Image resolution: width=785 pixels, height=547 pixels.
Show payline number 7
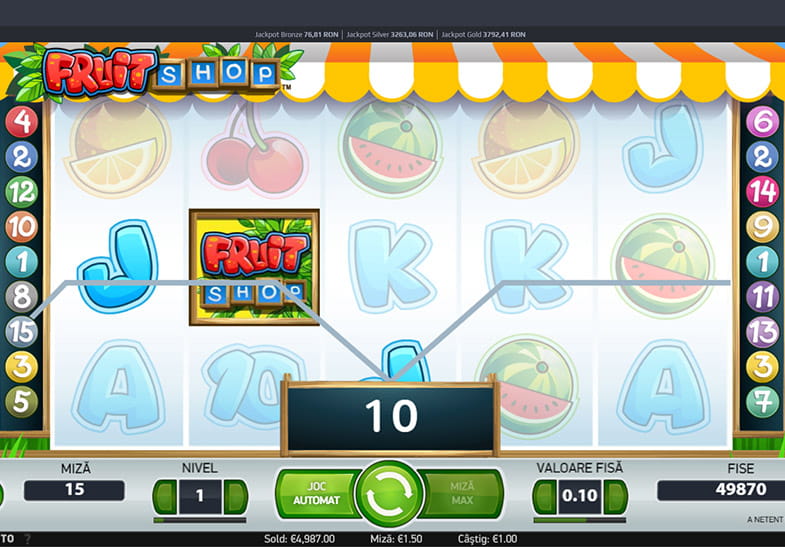[x=763, y=401]
